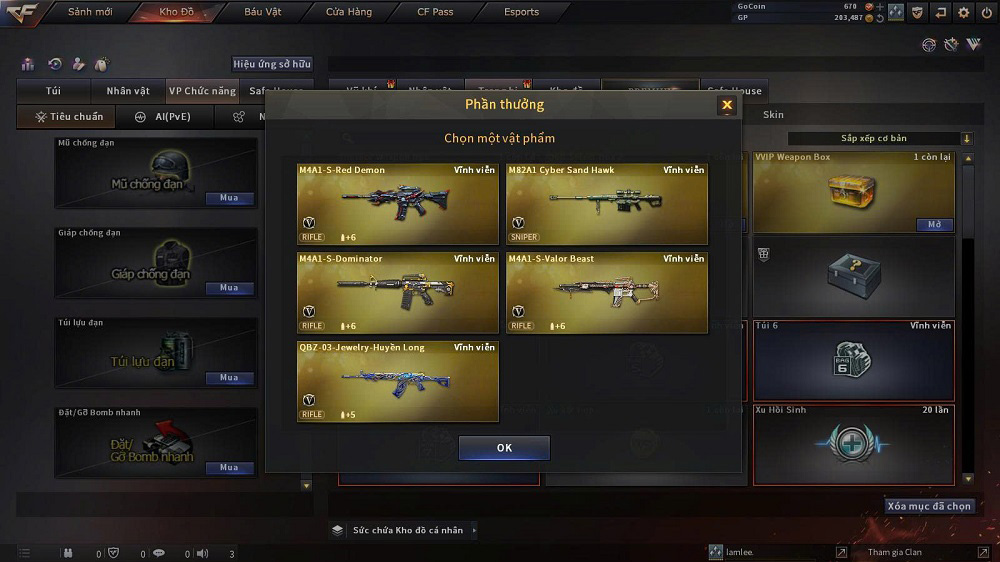Screen dimensions: 1000x562
Task: Select the M4A1-S-Red Demon reward
Action: tap(397, 204)
